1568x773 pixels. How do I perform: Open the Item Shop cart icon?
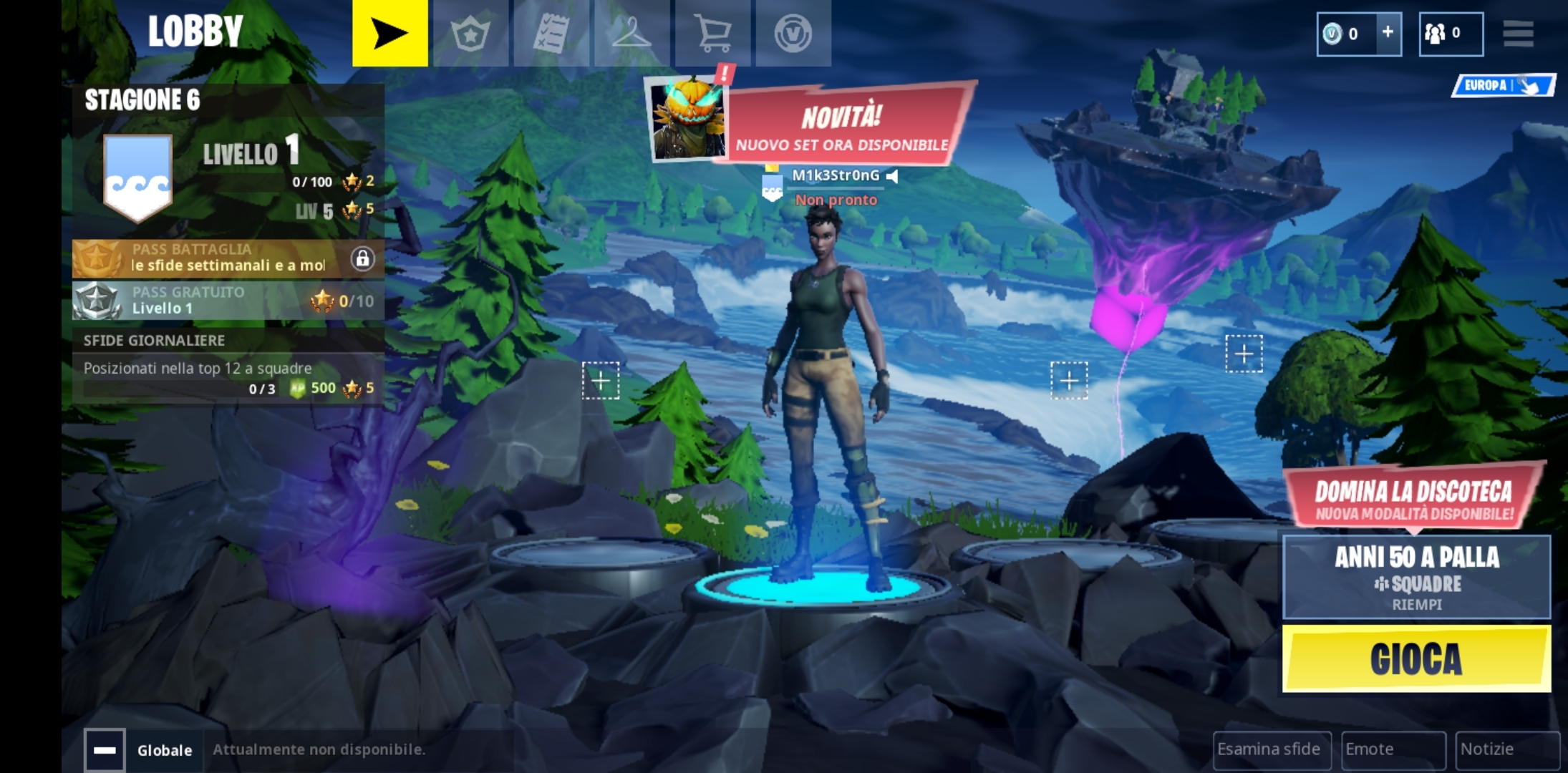[x=714, y=32]
